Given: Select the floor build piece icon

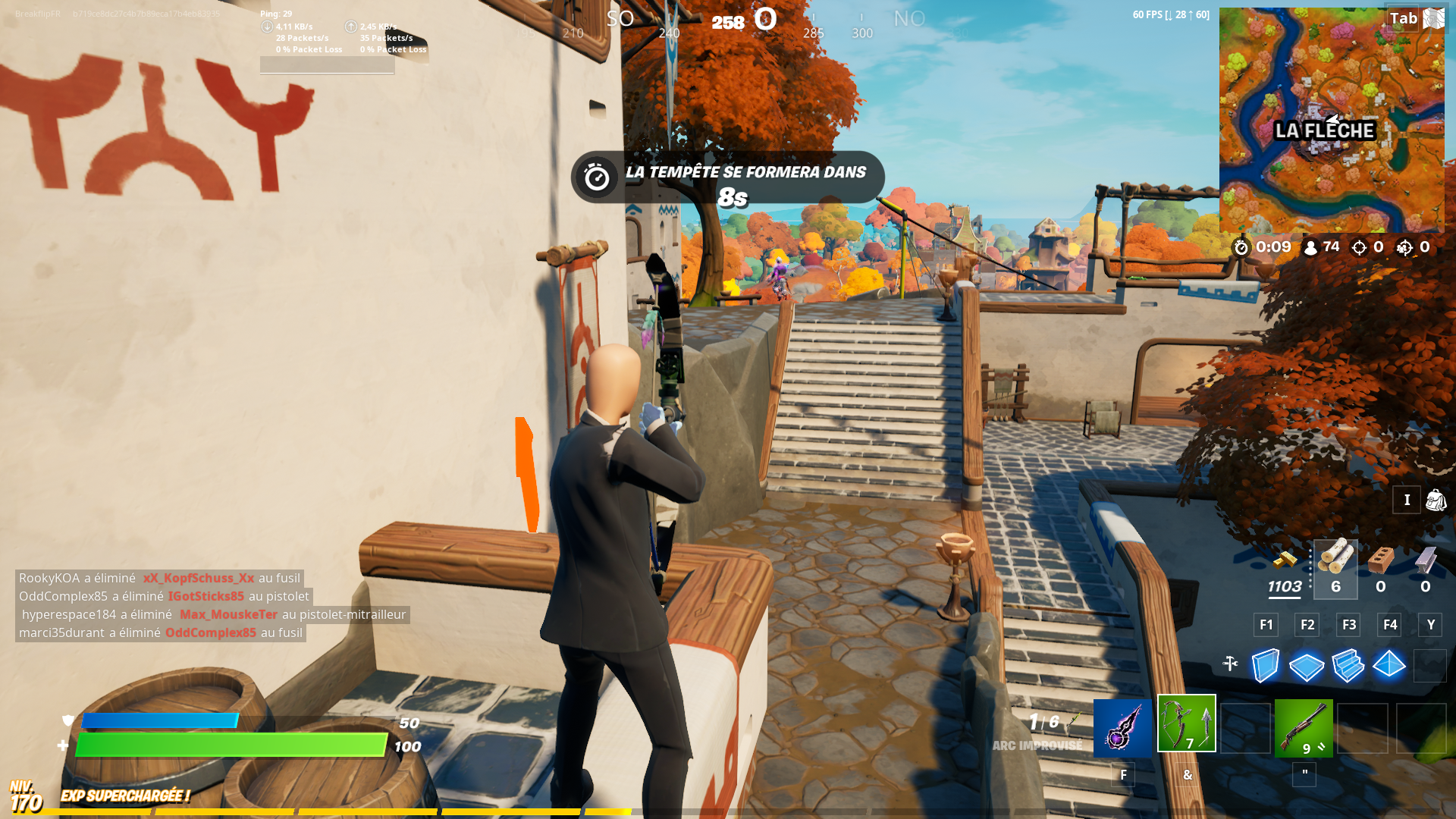Looking at the screenshot, I should [x=1306, y=666].
